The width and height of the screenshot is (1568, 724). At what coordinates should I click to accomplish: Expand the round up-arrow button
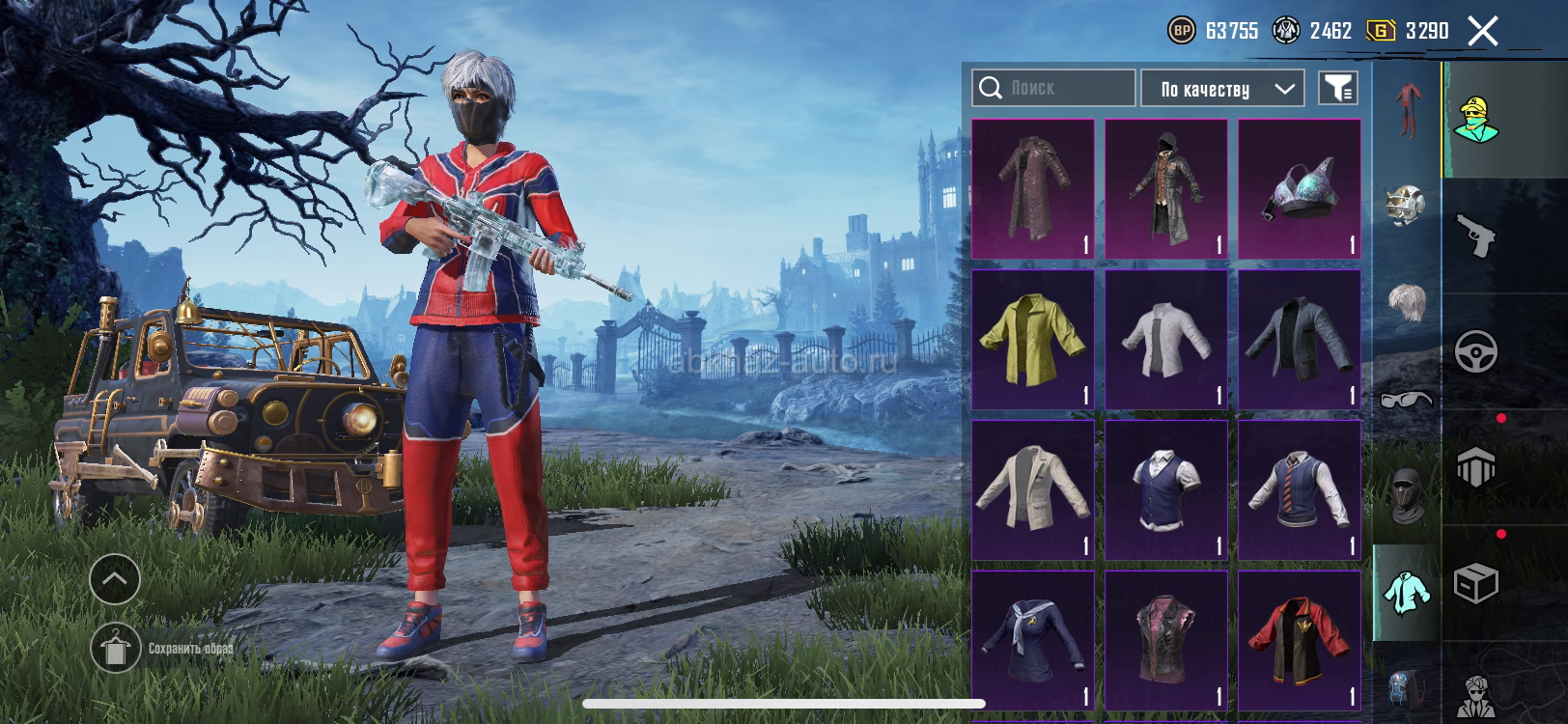click(115, 579)
